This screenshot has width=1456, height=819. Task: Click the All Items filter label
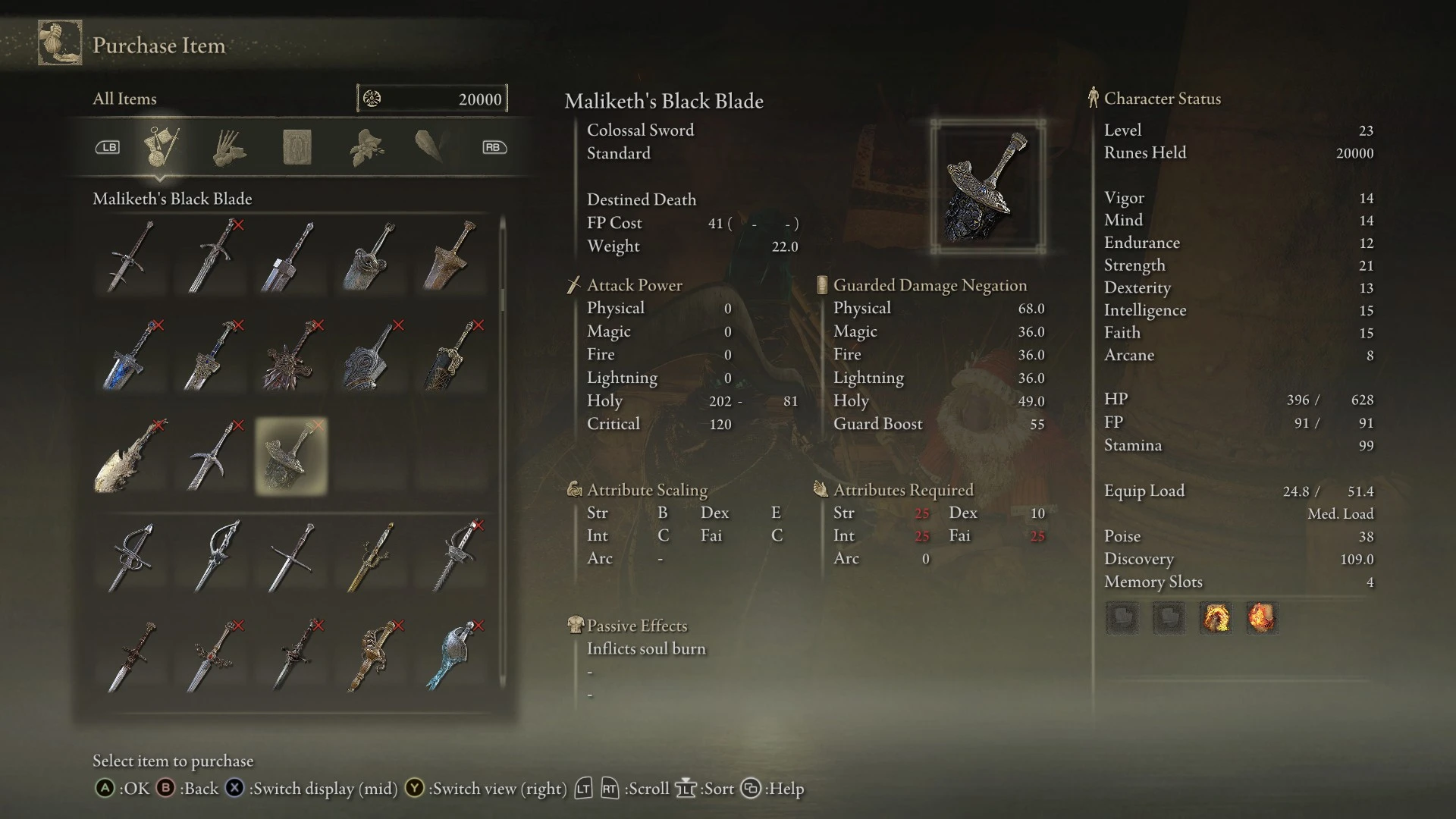click(124, 98)
